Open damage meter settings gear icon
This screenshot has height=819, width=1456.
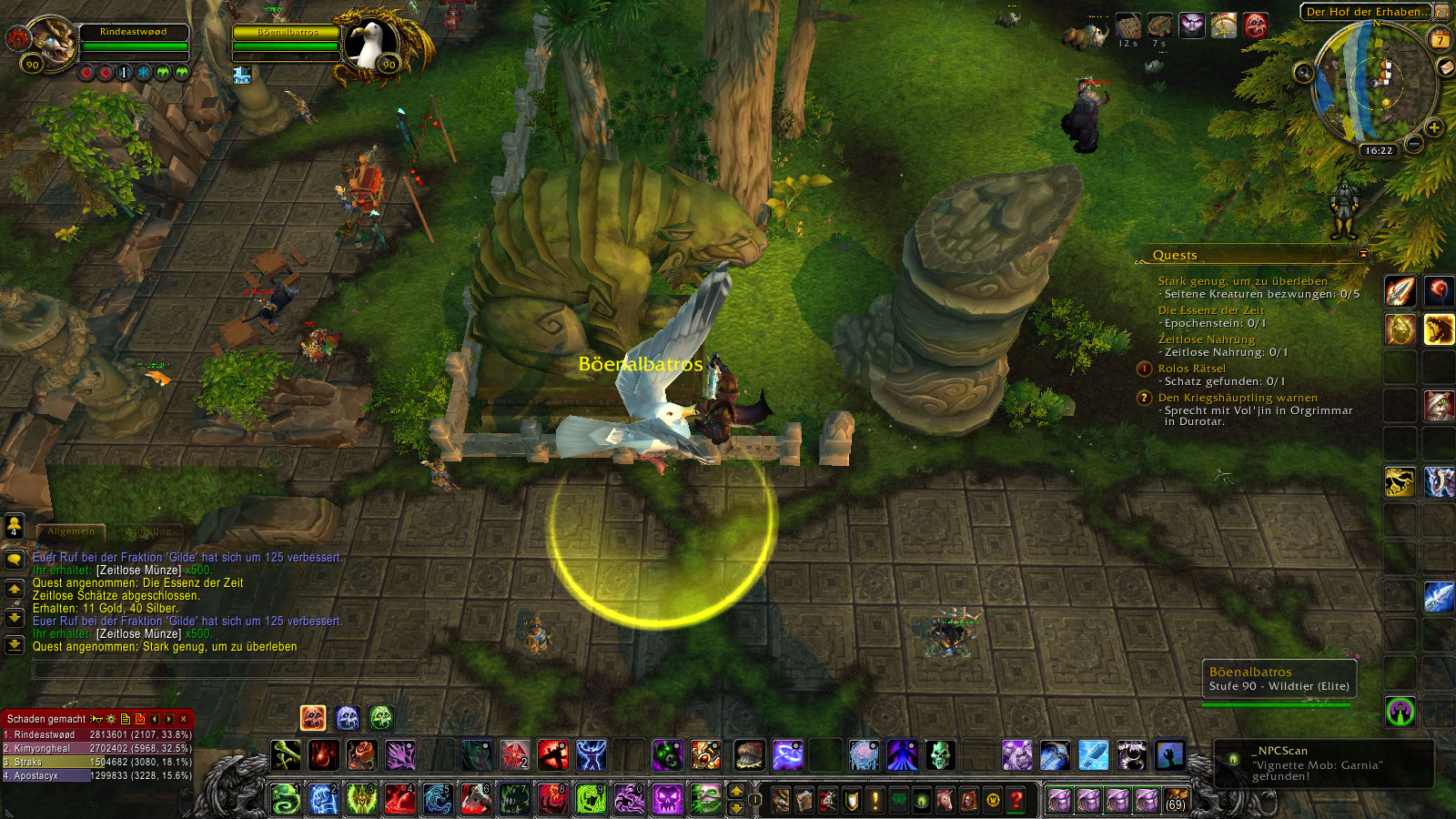coord(111,719)
